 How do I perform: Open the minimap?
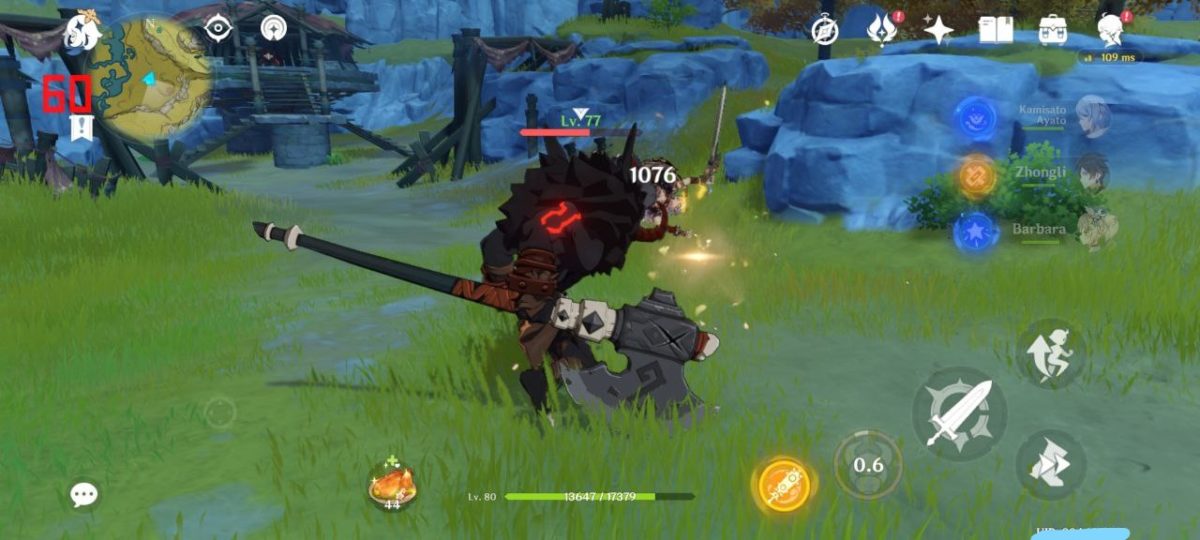click(x=150, y=78)
